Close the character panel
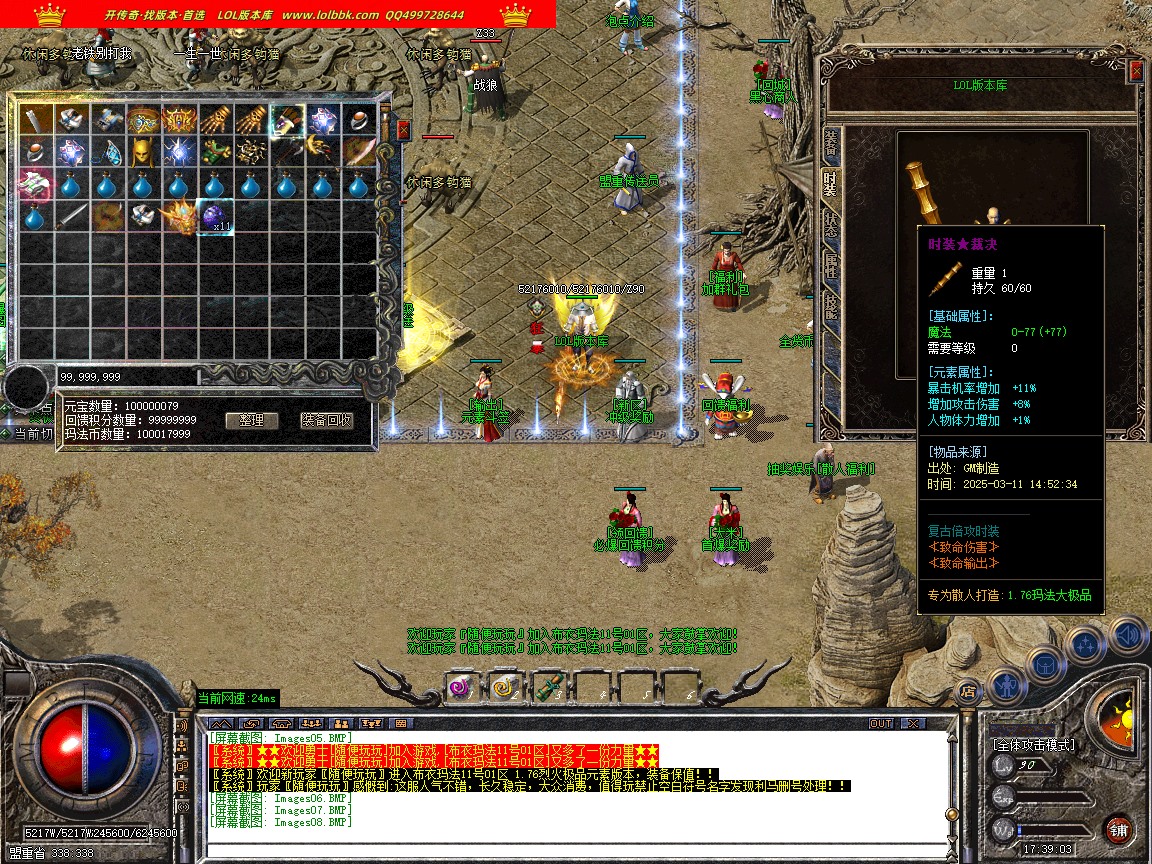This screenshot has width=1152, height=864. tap(1136, 70)
